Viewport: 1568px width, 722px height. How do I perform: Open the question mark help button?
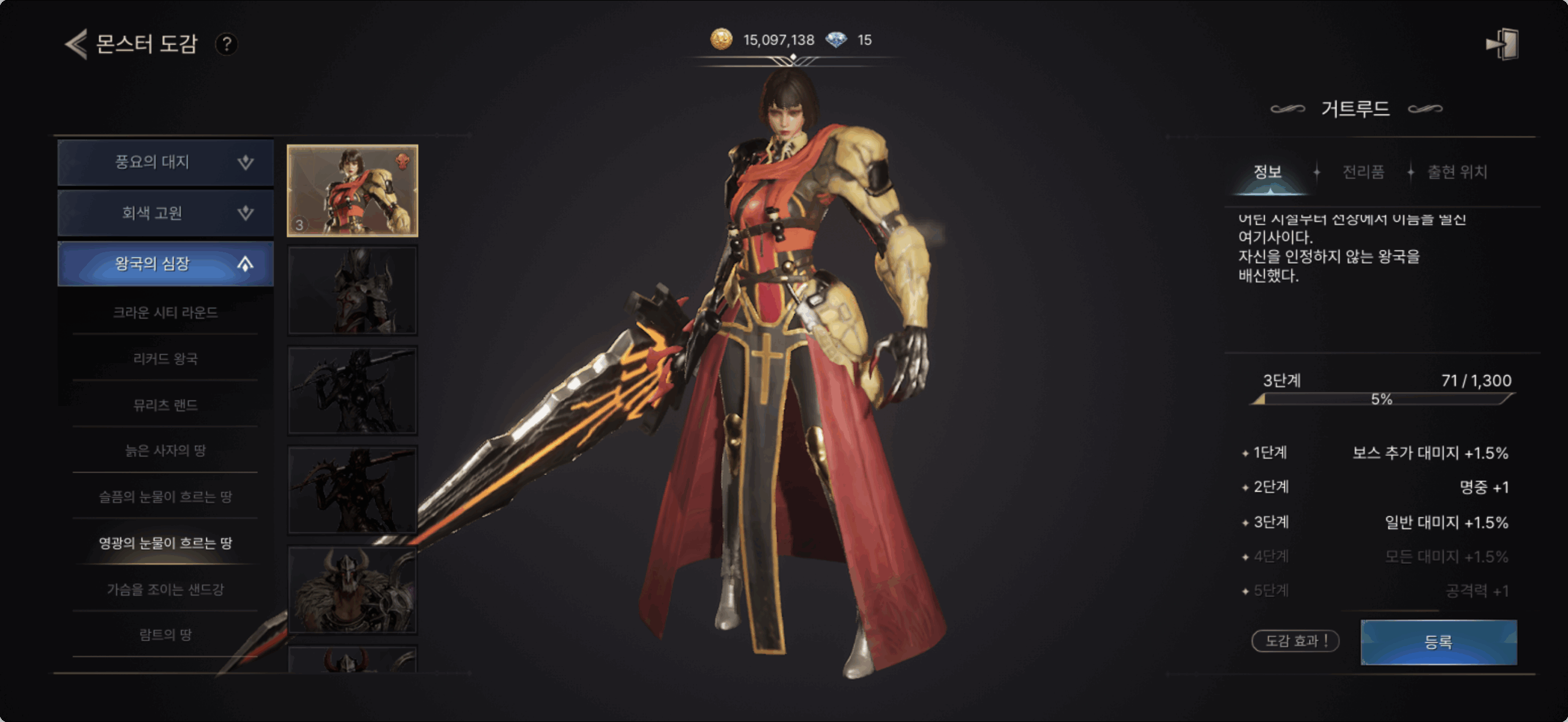(227, 44)
